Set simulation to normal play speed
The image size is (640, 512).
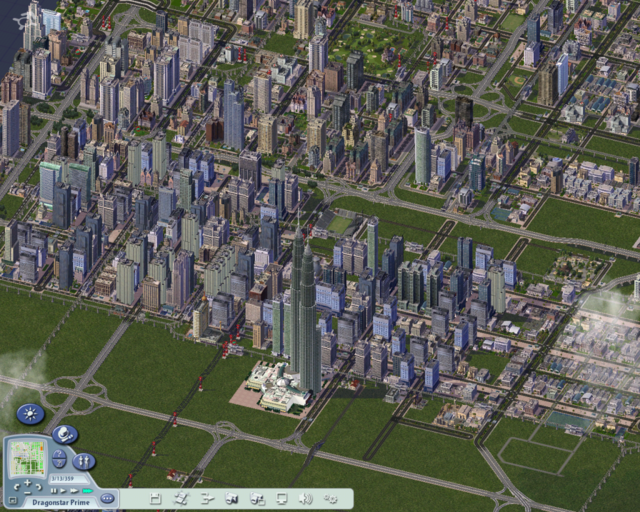65,490
